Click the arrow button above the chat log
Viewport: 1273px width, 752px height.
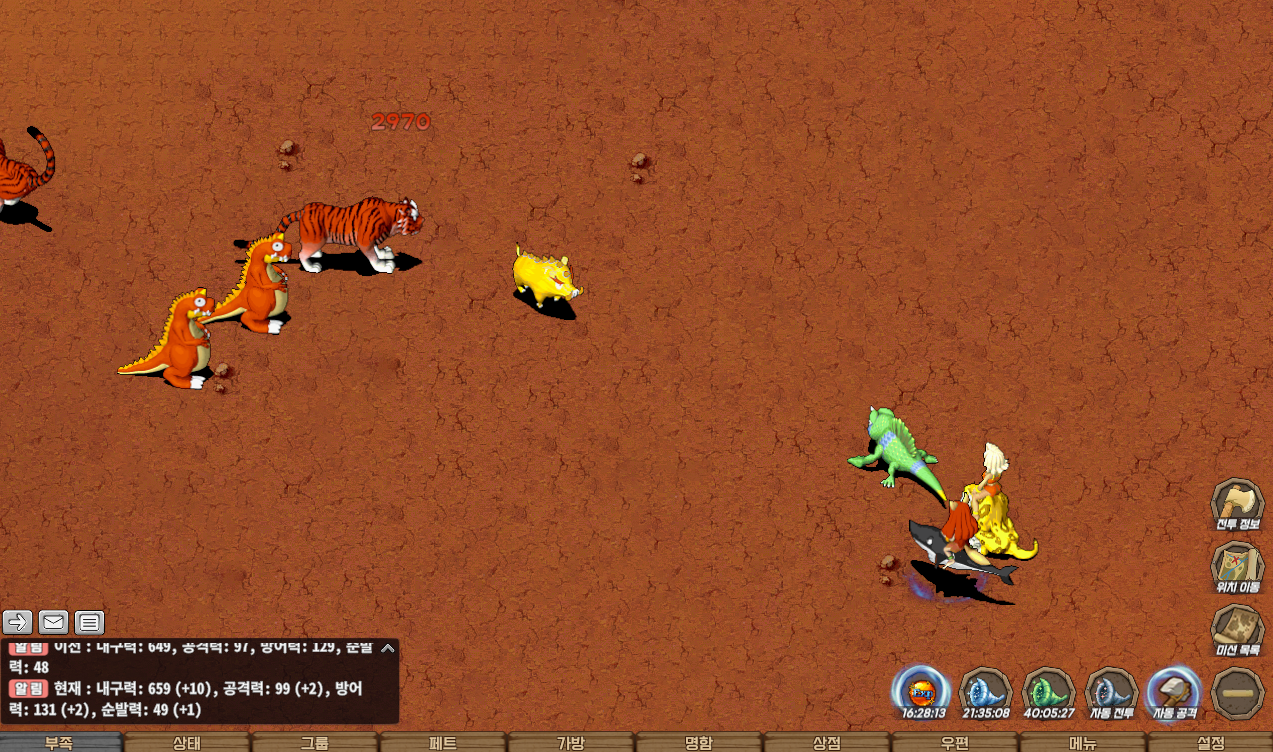[x=18, y=623]
